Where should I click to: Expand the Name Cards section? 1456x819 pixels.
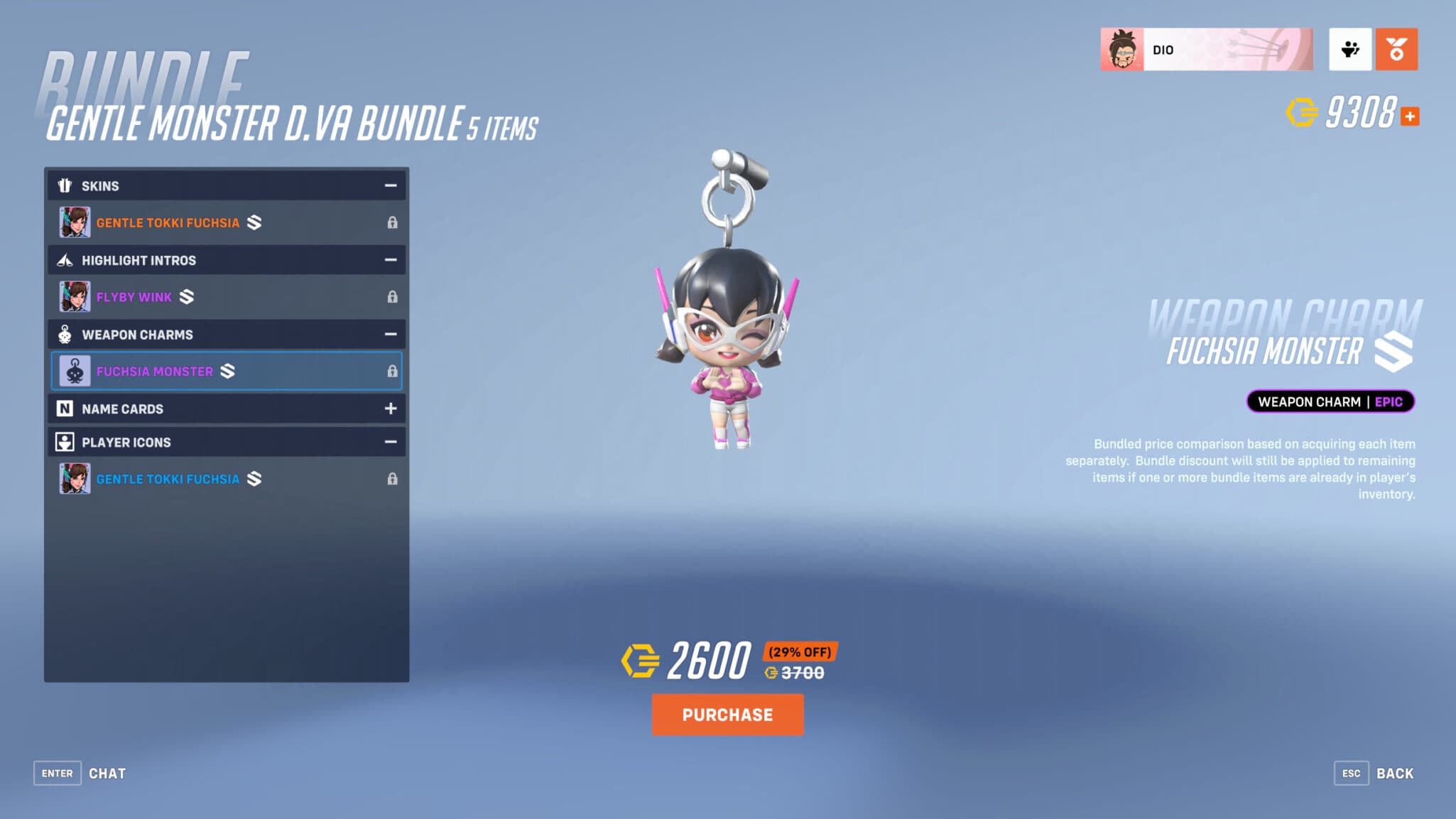click(390, 408)
